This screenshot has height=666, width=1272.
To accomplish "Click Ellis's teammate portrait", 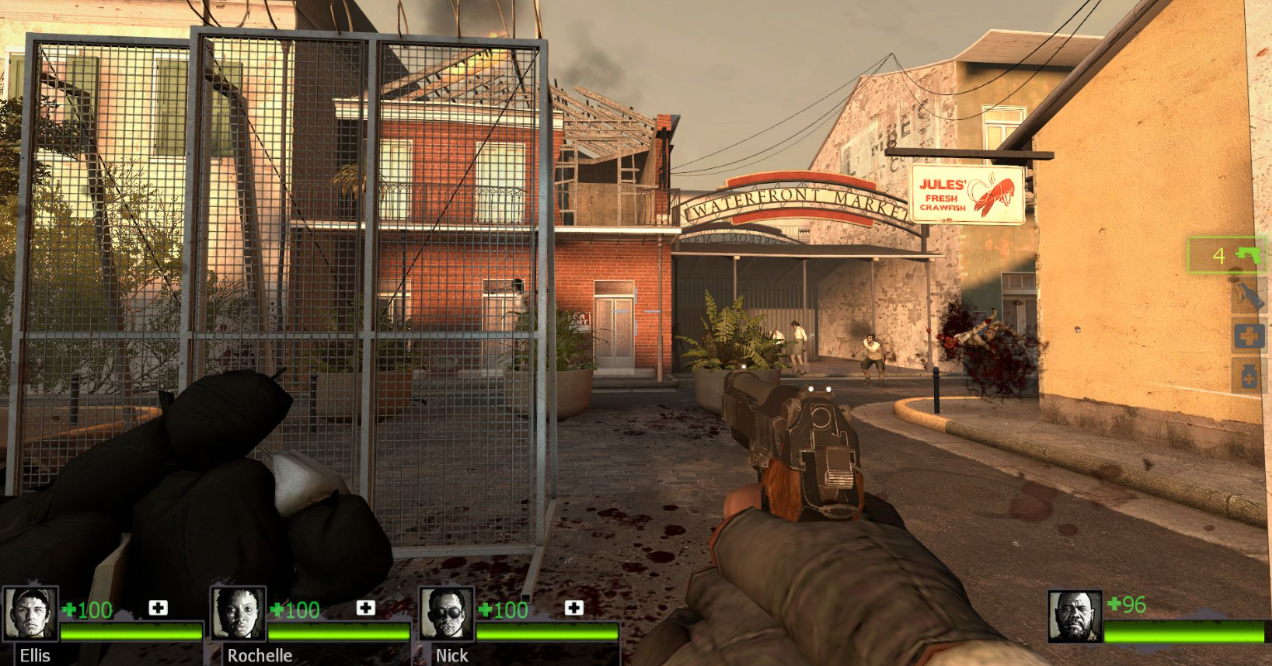I will click(x=31, y=613).
